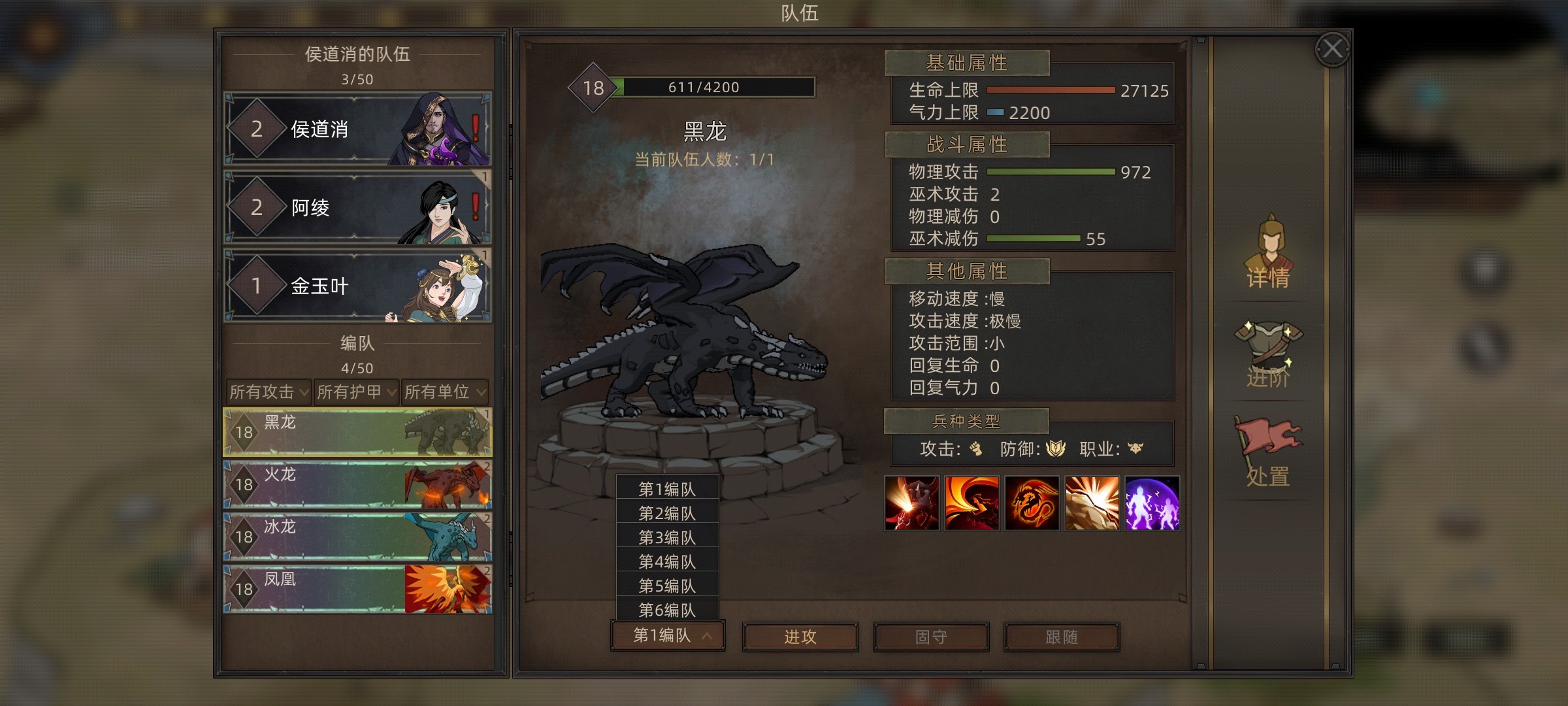
Task: Choose 第2编队 from the squad list
Action: click(667, 513)
